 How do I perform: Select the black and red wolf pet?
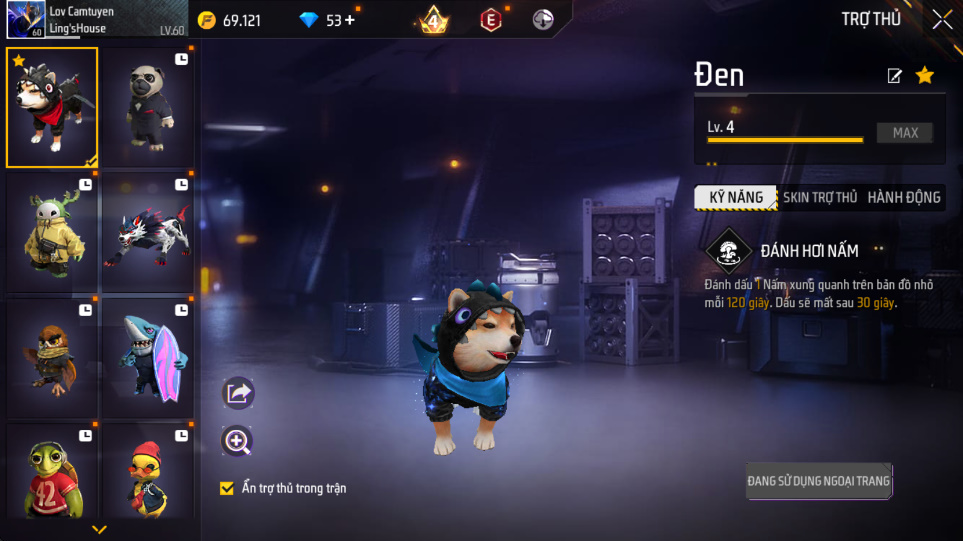148,233
